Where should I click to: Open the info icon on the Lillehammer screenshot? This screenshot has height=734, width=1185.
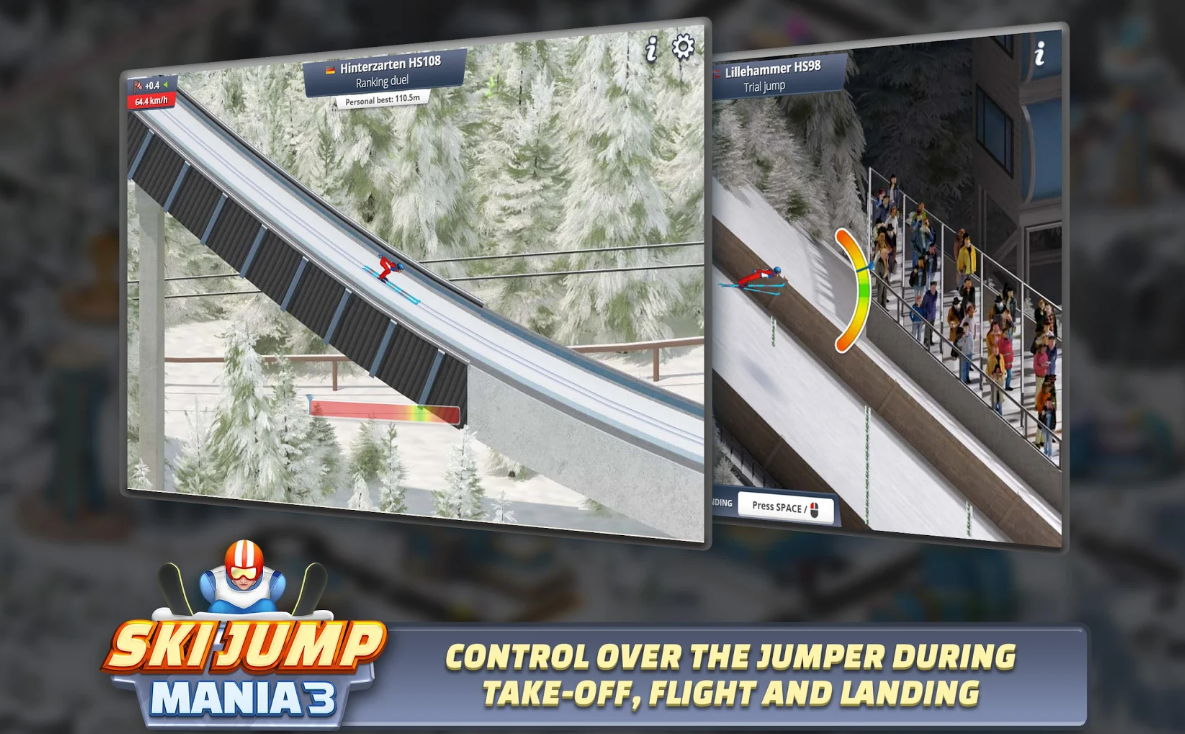(1039, 54)
